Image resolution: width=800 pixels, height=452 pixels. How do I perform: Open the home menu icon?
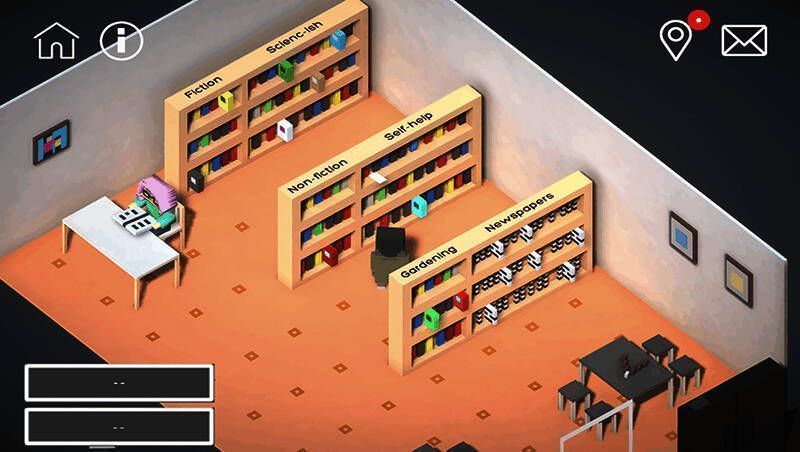coord(55,41)
